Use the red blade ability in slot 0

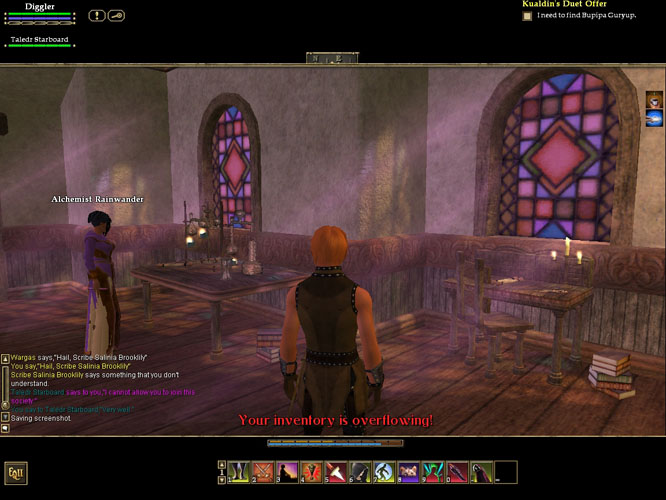tap(457, 471)
